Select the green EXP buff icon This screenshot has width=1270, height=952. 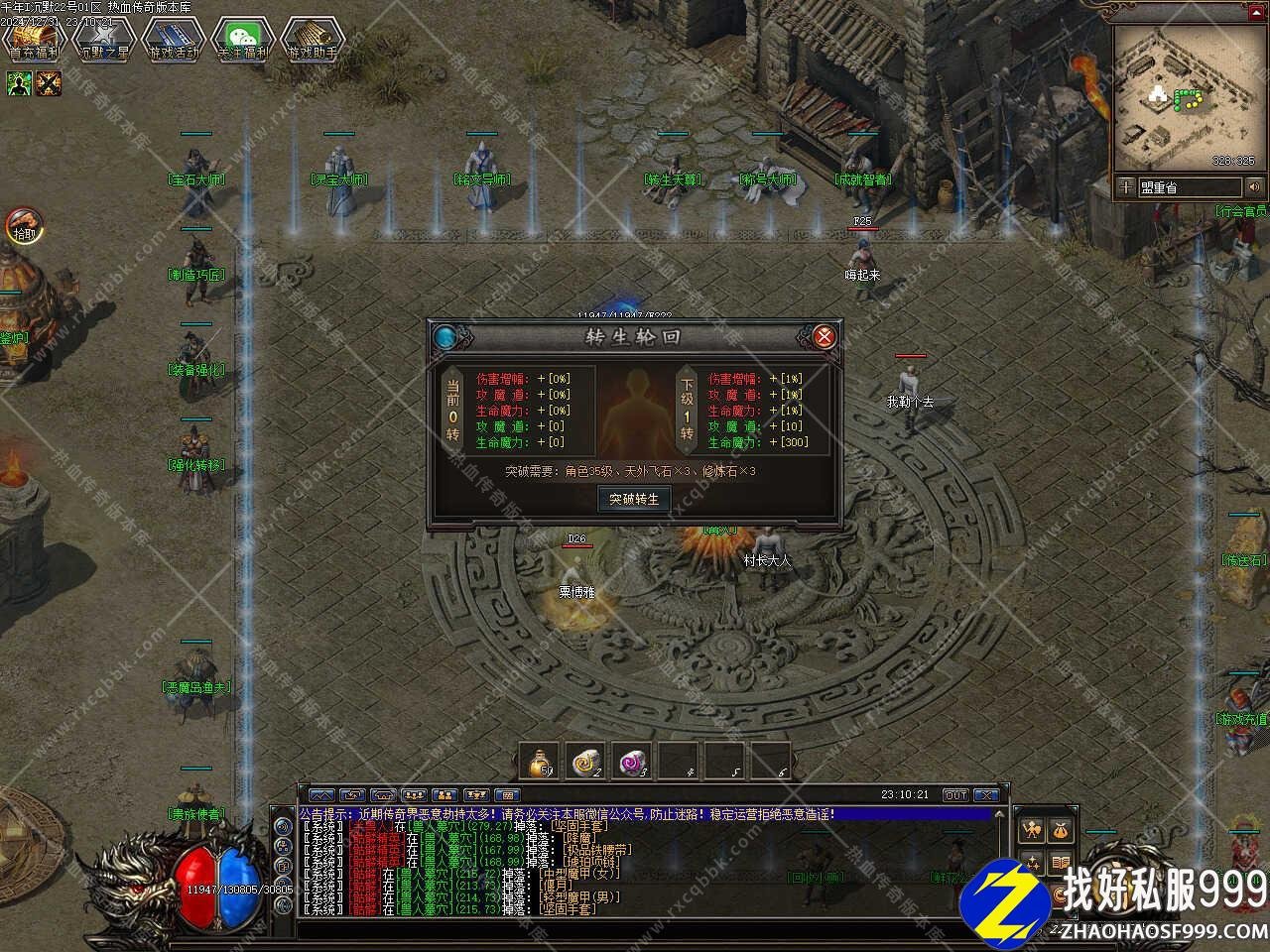pos(20,84)
